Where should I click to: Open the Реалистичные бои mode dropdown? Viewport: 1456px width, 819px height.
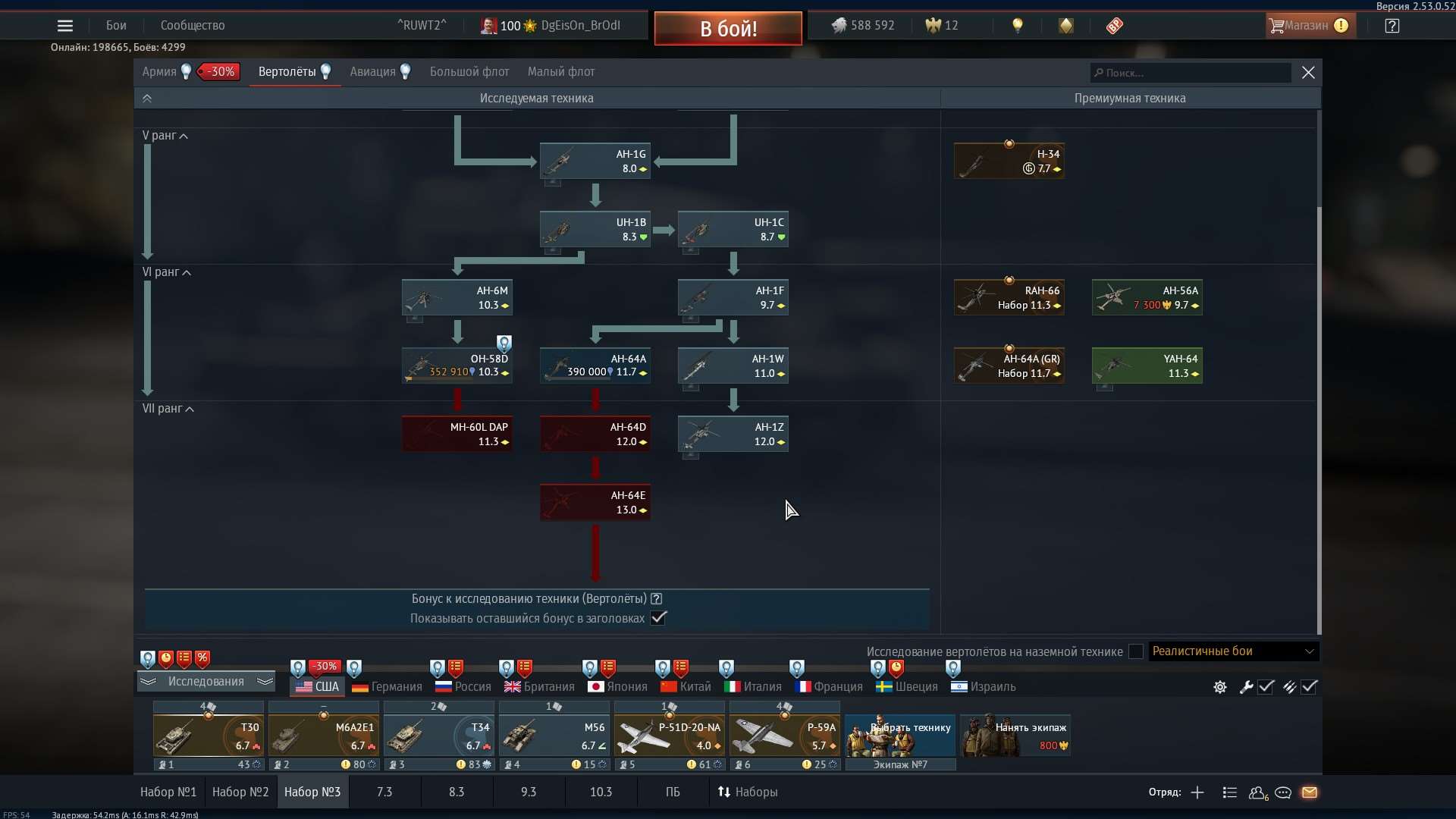[x=1232, y=651]
